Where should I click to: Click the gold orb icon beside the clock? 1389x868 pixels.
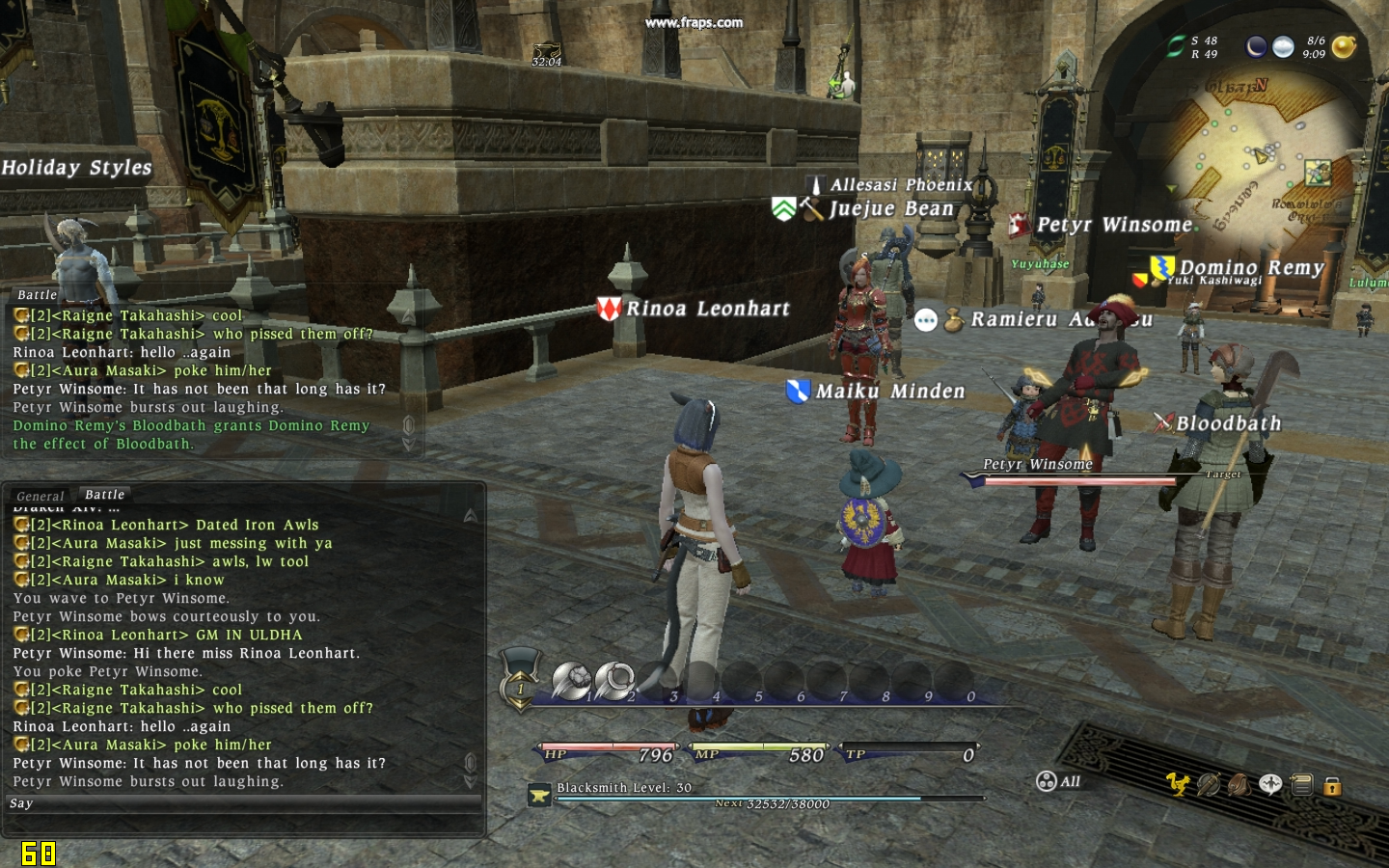pyautogui.click(x=1344, y=46)
